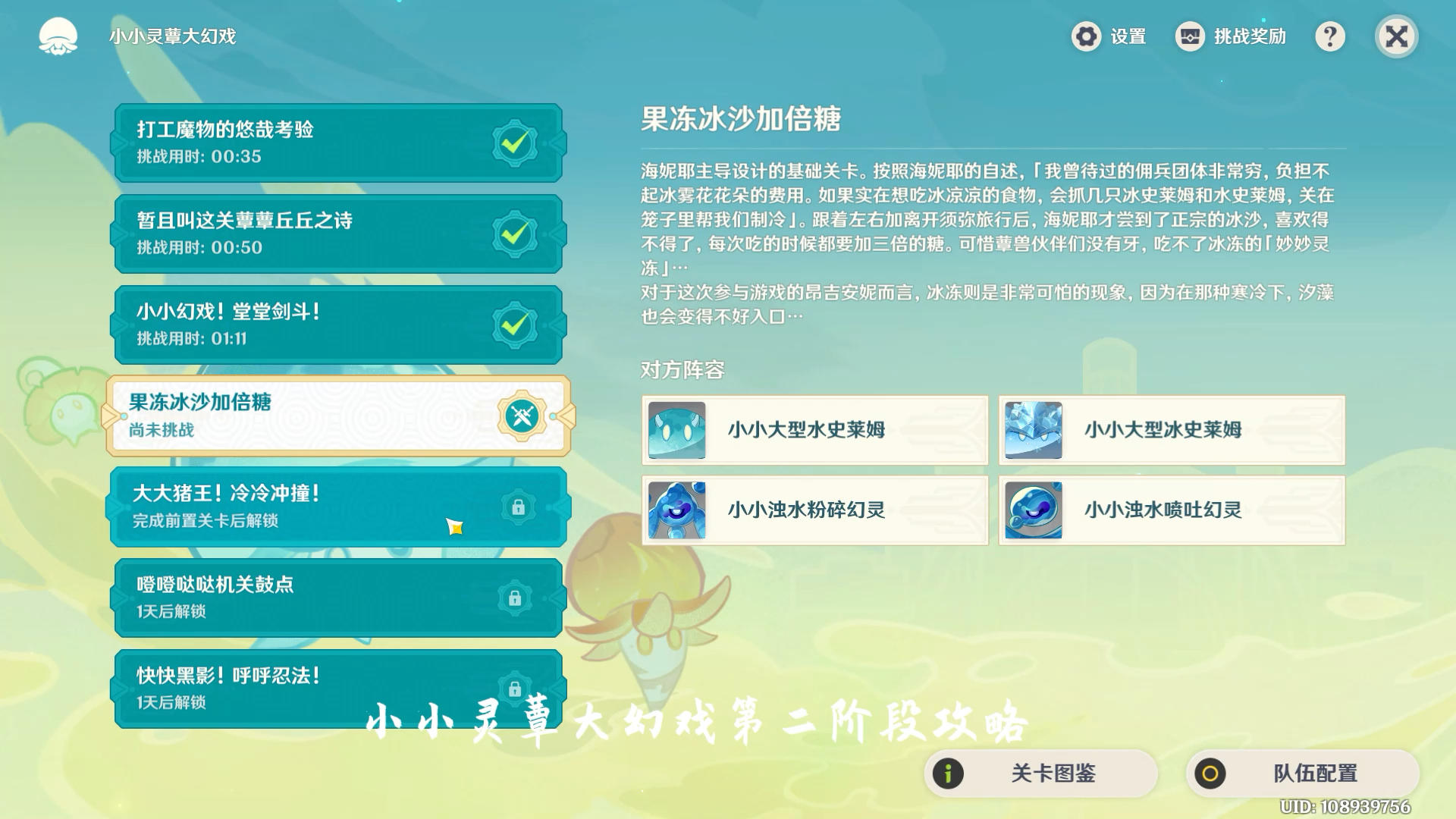This screenshot has width=1456, height=819.
Task: Click left arrow beside selected stage card
Action: pyautogui.click(x=110, y=416)
